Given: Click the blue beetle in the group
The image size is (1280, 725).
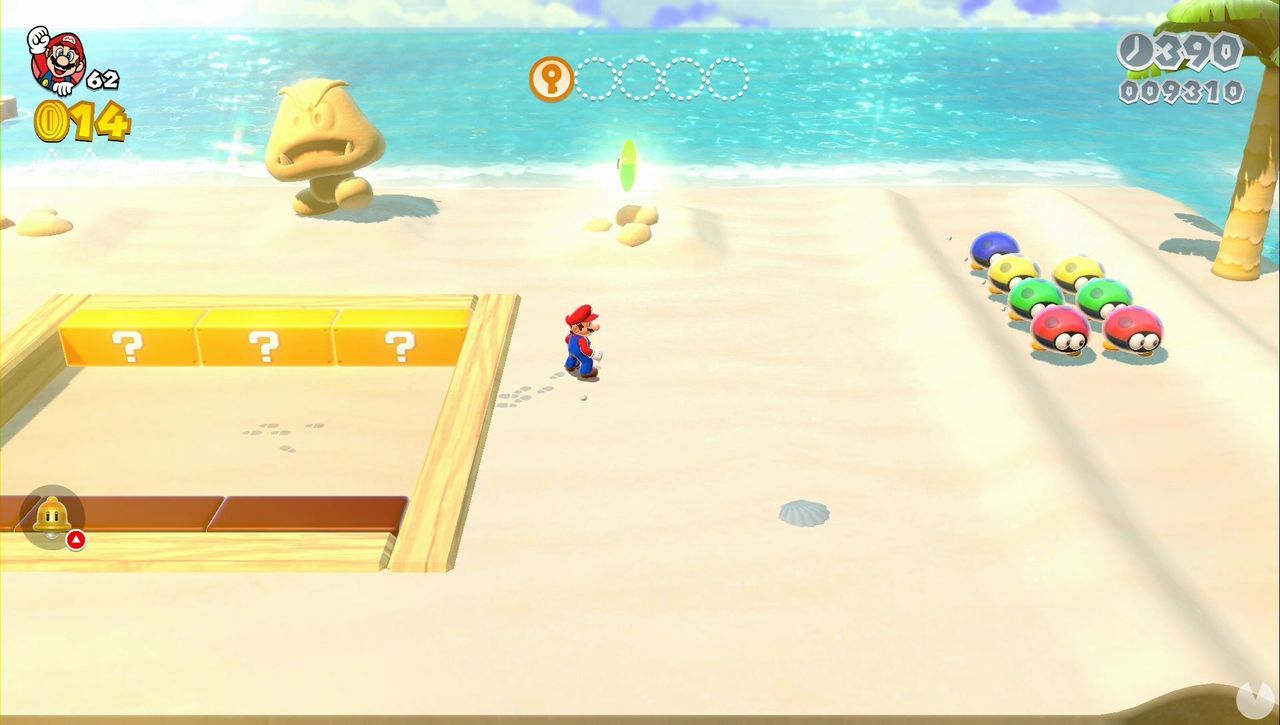Looking at the screenshot, I should [995, 248].
